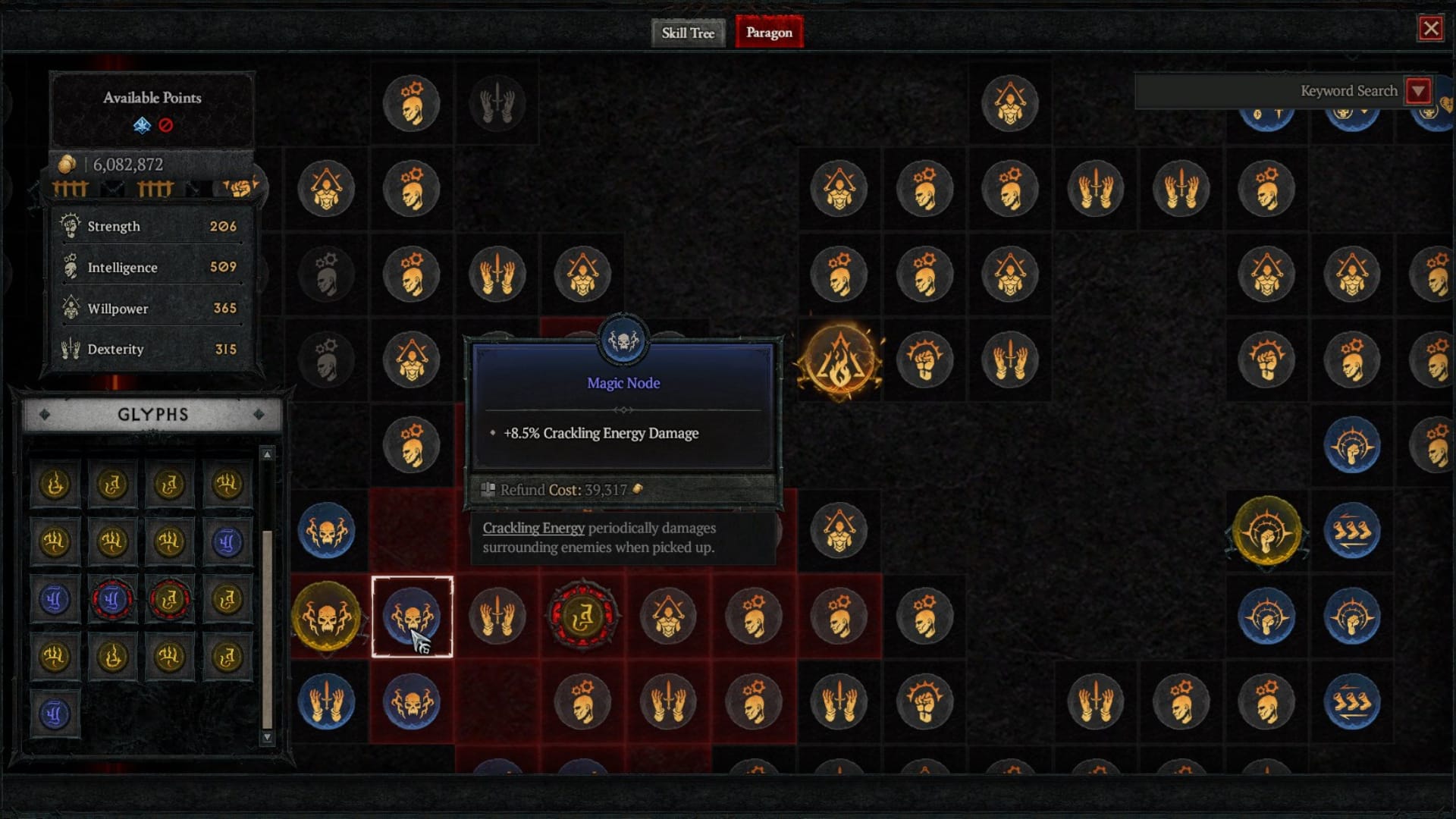Click the glyph list's down scroll arrow
Screen dimensions: 1456x819
pyautogui.click(x=267, y=736)
